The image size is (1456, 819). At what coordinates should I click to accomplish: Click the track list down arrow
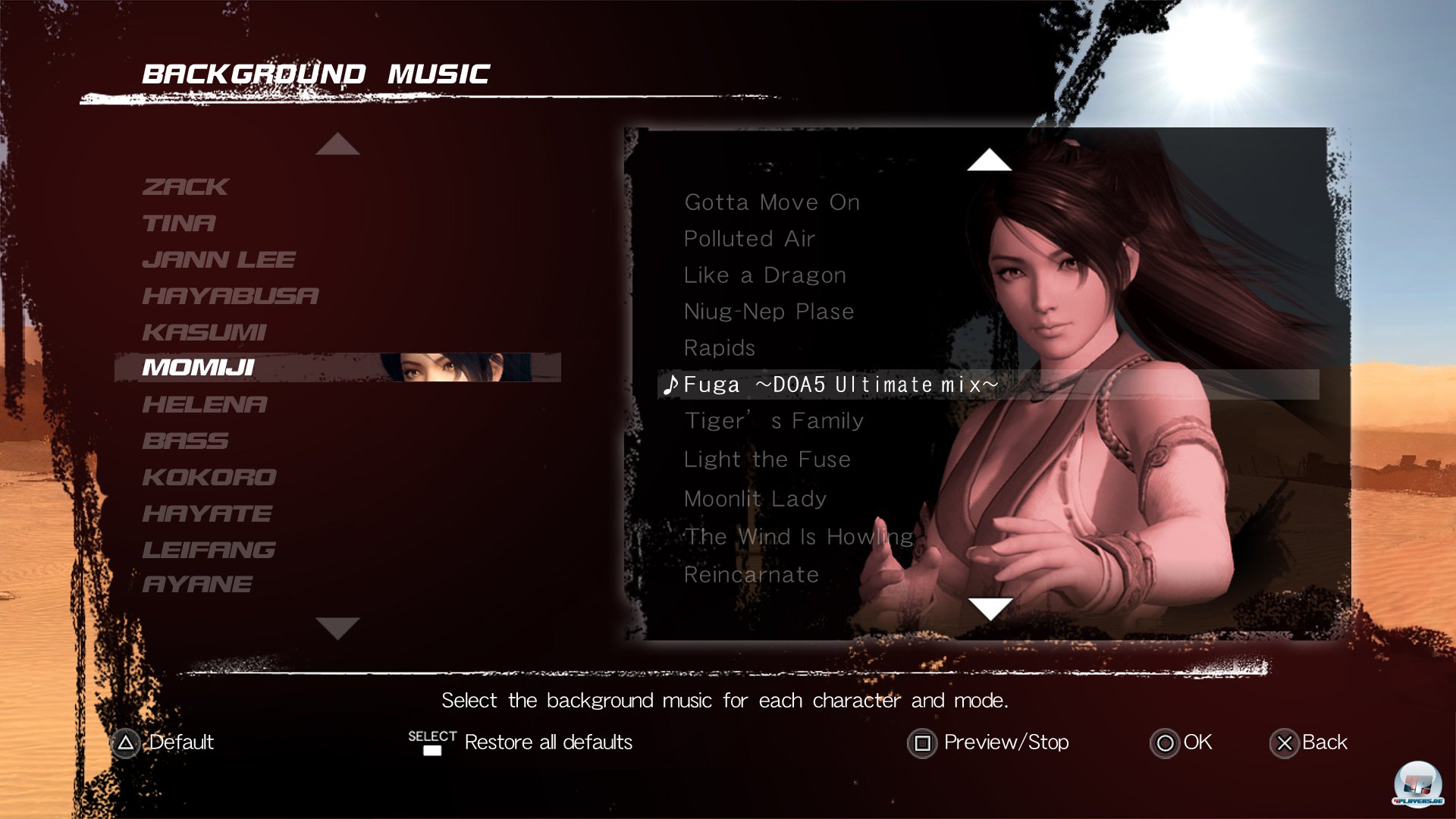tap(990, 608)
